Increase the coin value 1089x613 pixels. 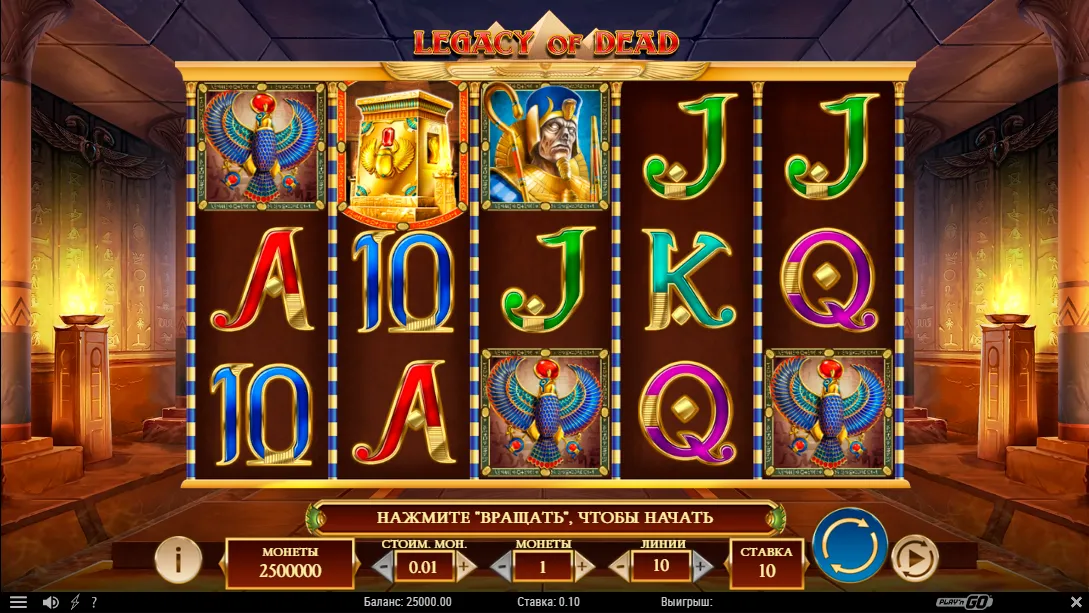pyautogui.click(x=465, y=566)
